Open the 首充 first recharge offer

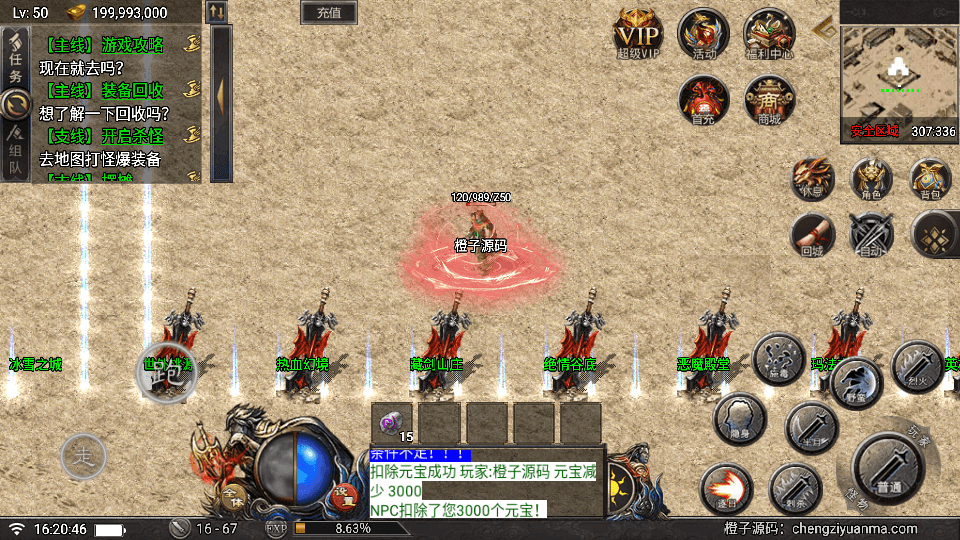coord(703,99)
